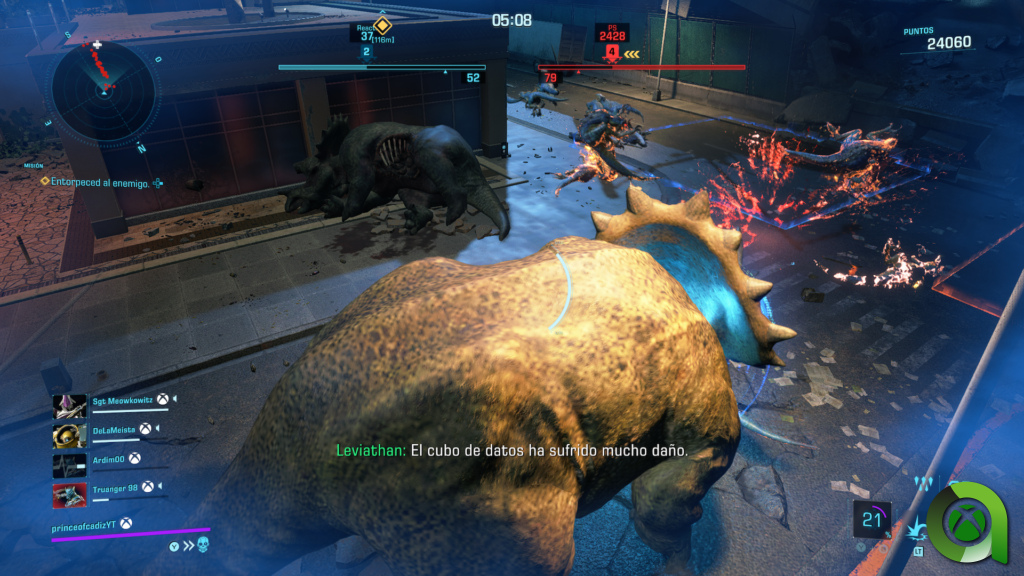Click the circular radar minimap
The width and height of the screenshot is (1024, 576).
click(x=103, y=88)
